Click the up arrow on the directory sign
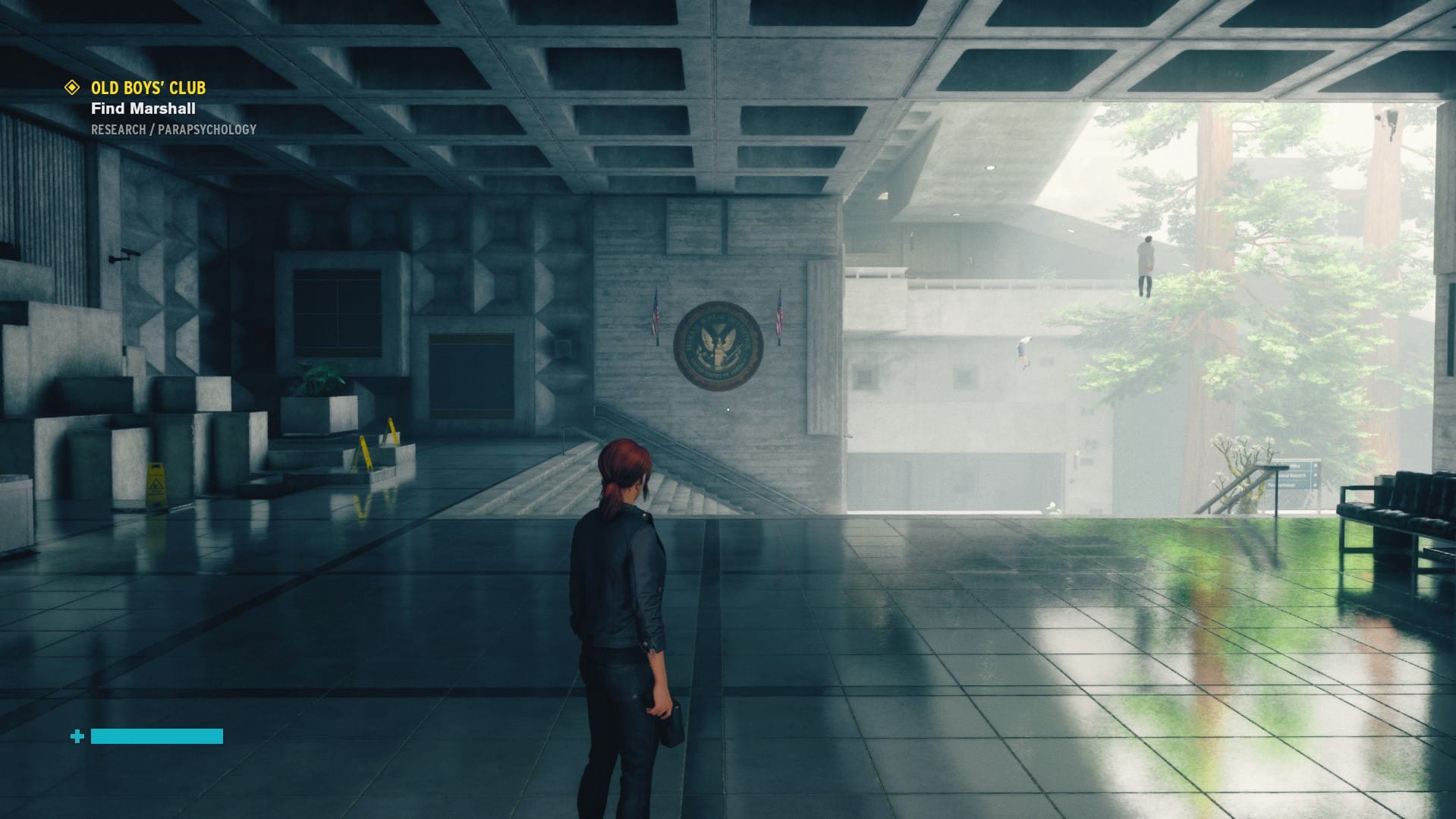 (1315, 465)
